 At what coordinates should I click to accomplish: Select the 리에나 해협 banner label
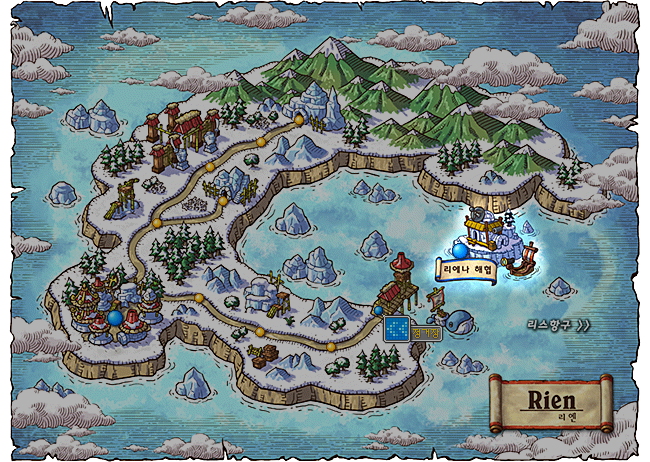coord(466,268)
